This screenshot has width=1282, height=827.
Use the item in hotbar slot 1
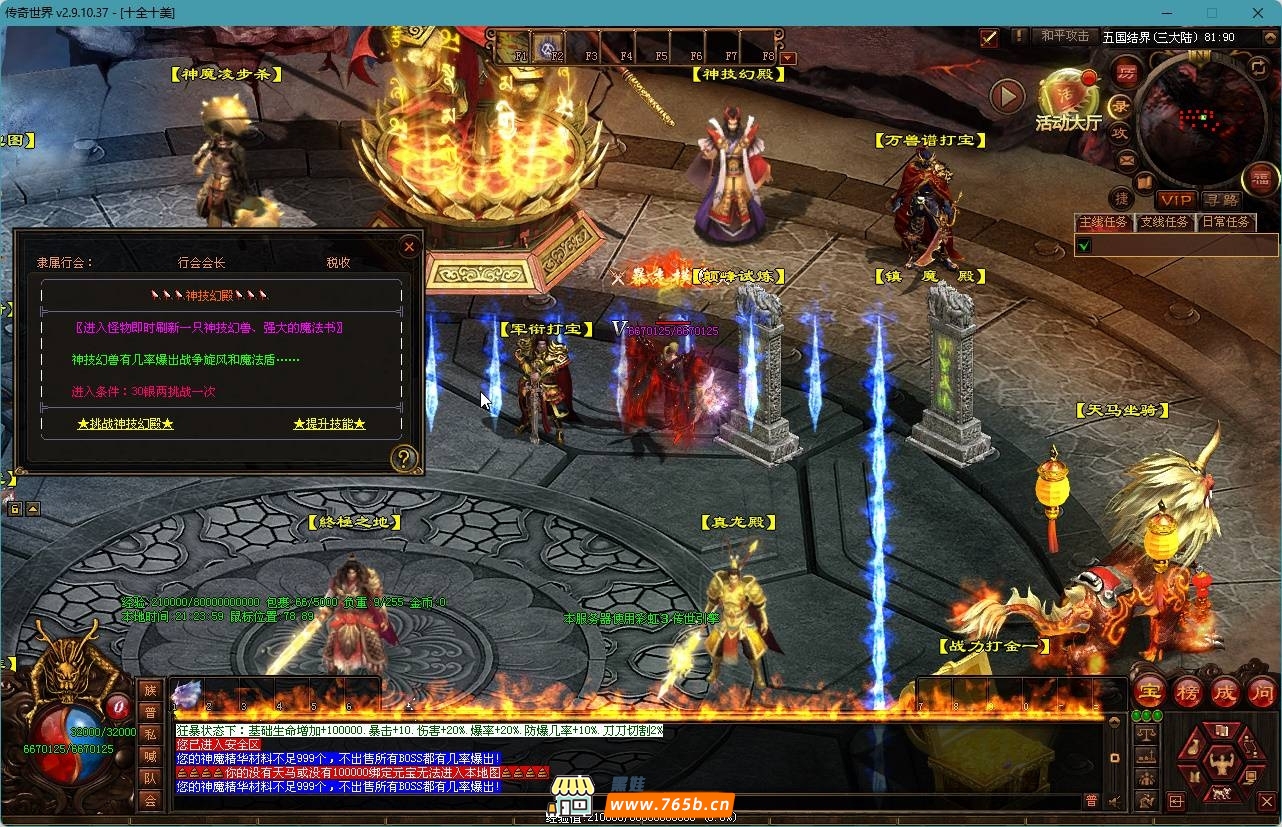tap(187, 693)
